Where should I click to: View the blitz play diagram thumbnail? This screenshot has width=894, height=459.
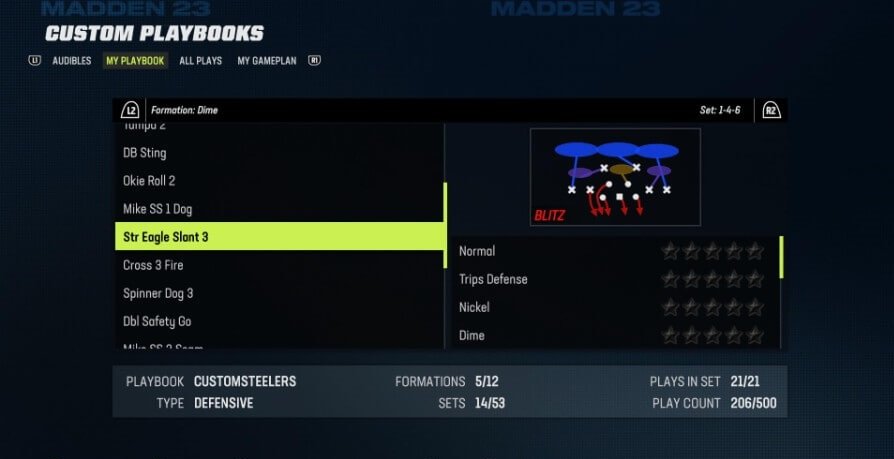[x=615, y=177]
